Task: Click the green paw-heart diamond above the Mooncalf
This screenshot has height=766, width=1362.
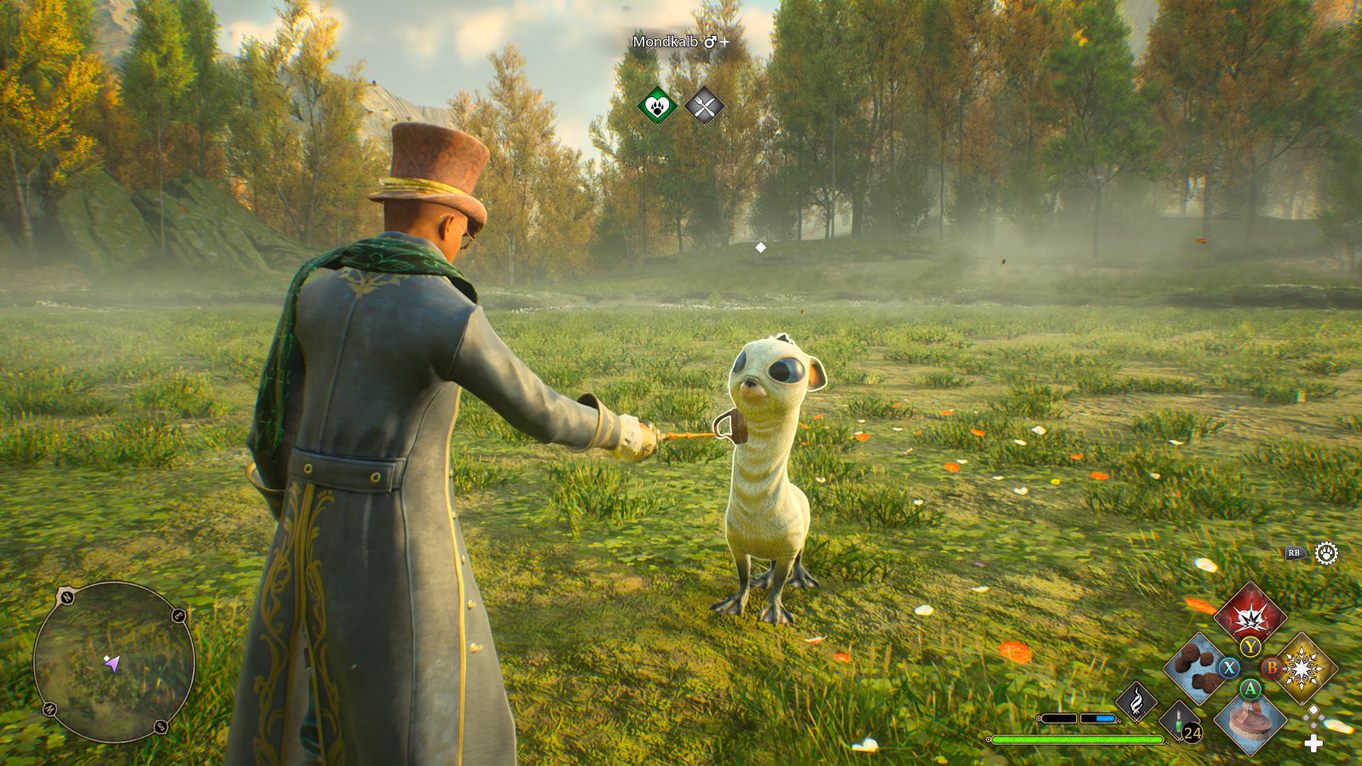Action: coord(657,105)
